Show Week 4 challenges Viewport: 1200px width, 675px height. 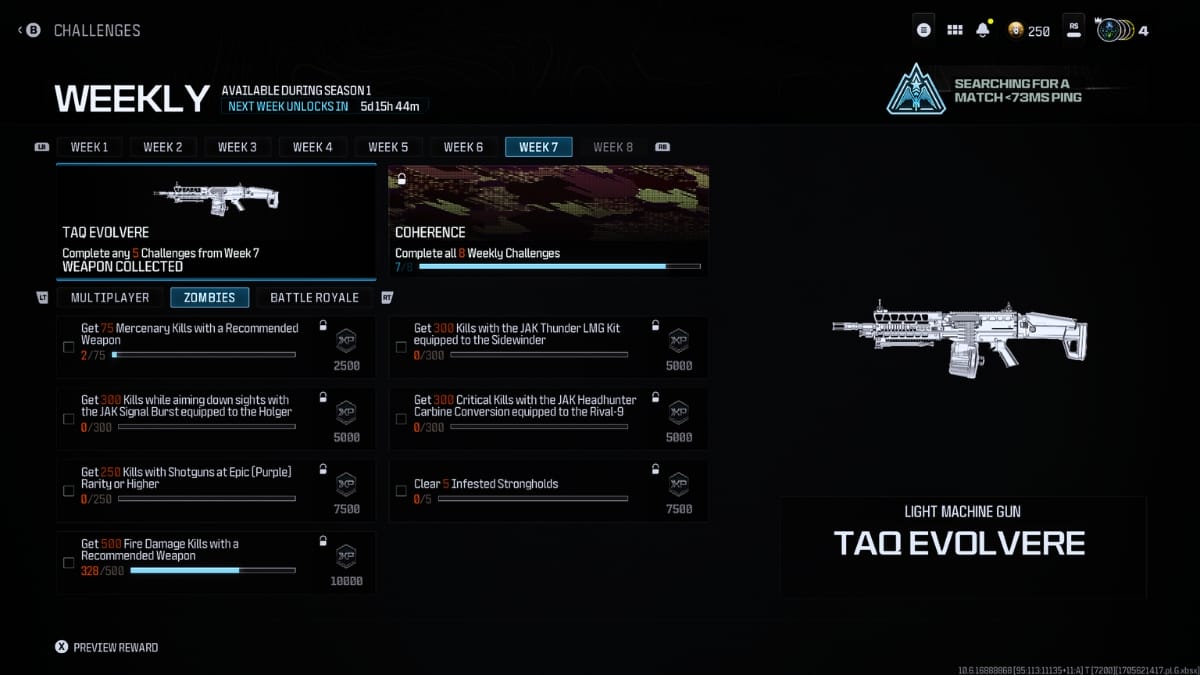click(x=313, y=147)
